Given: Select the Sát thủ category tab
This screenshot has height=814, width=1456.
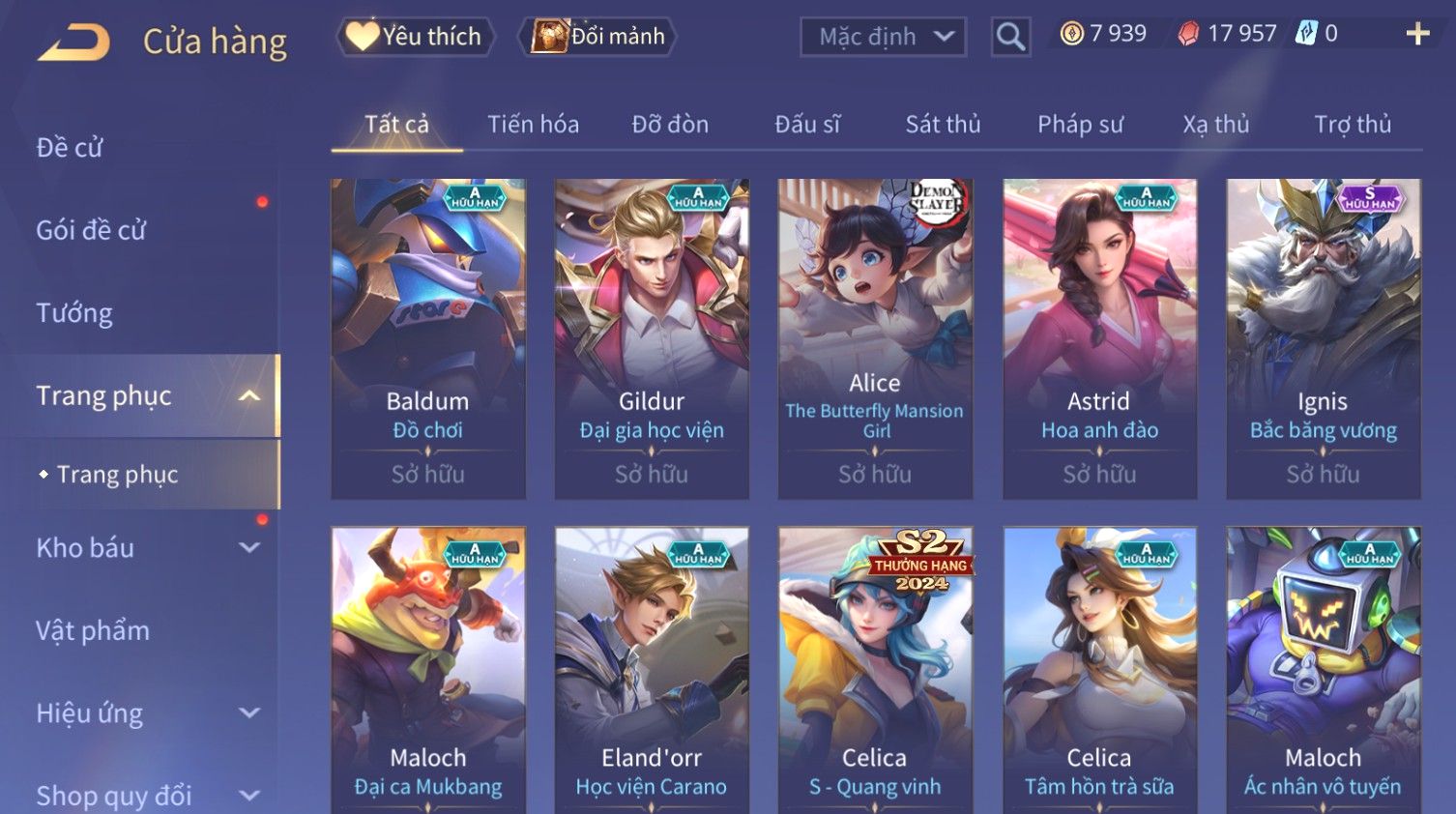Looking at the screenshot, I should [943, 125].
